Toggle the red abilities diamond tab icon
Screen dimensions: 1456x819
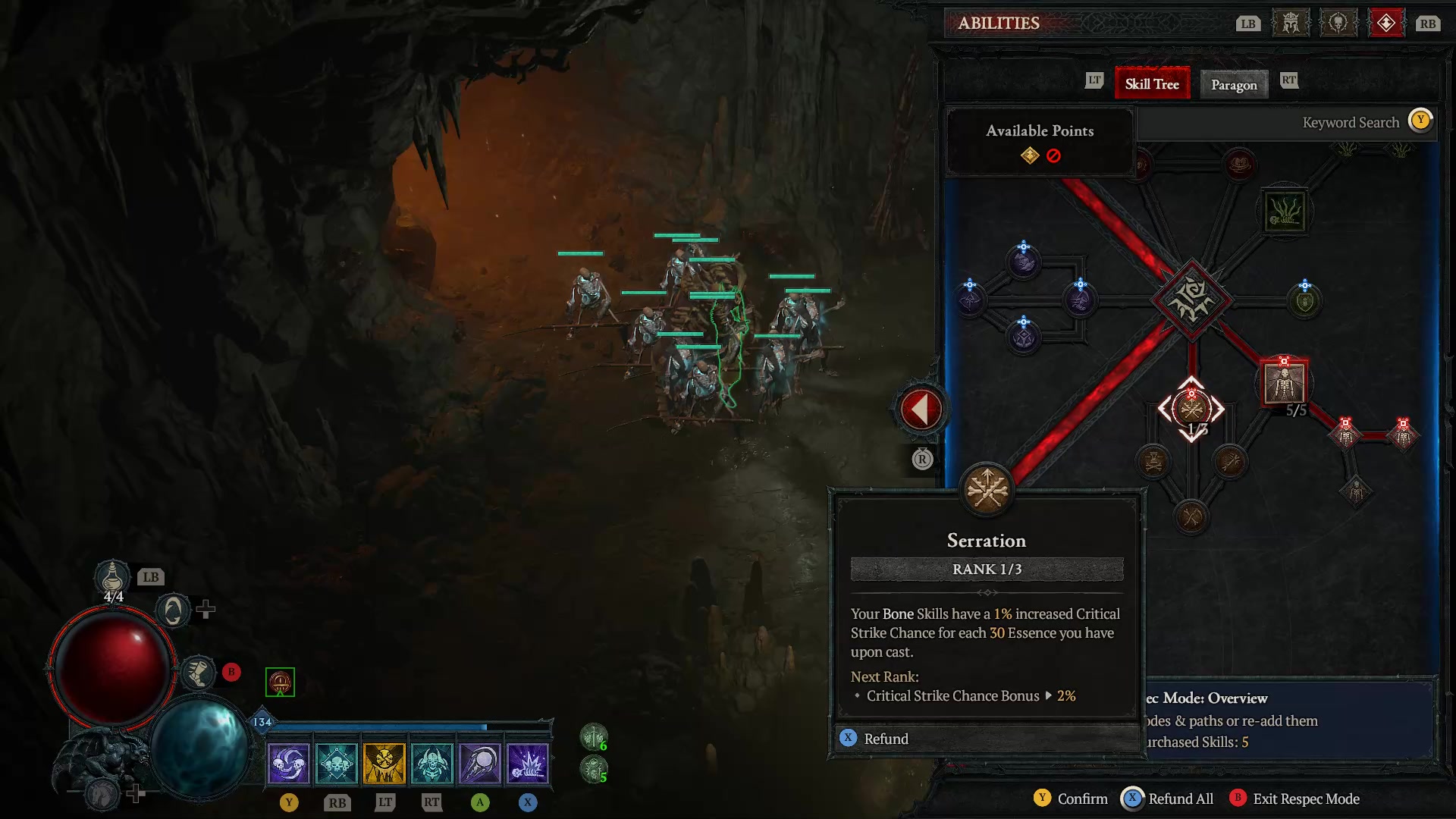tap(1387, 23)
